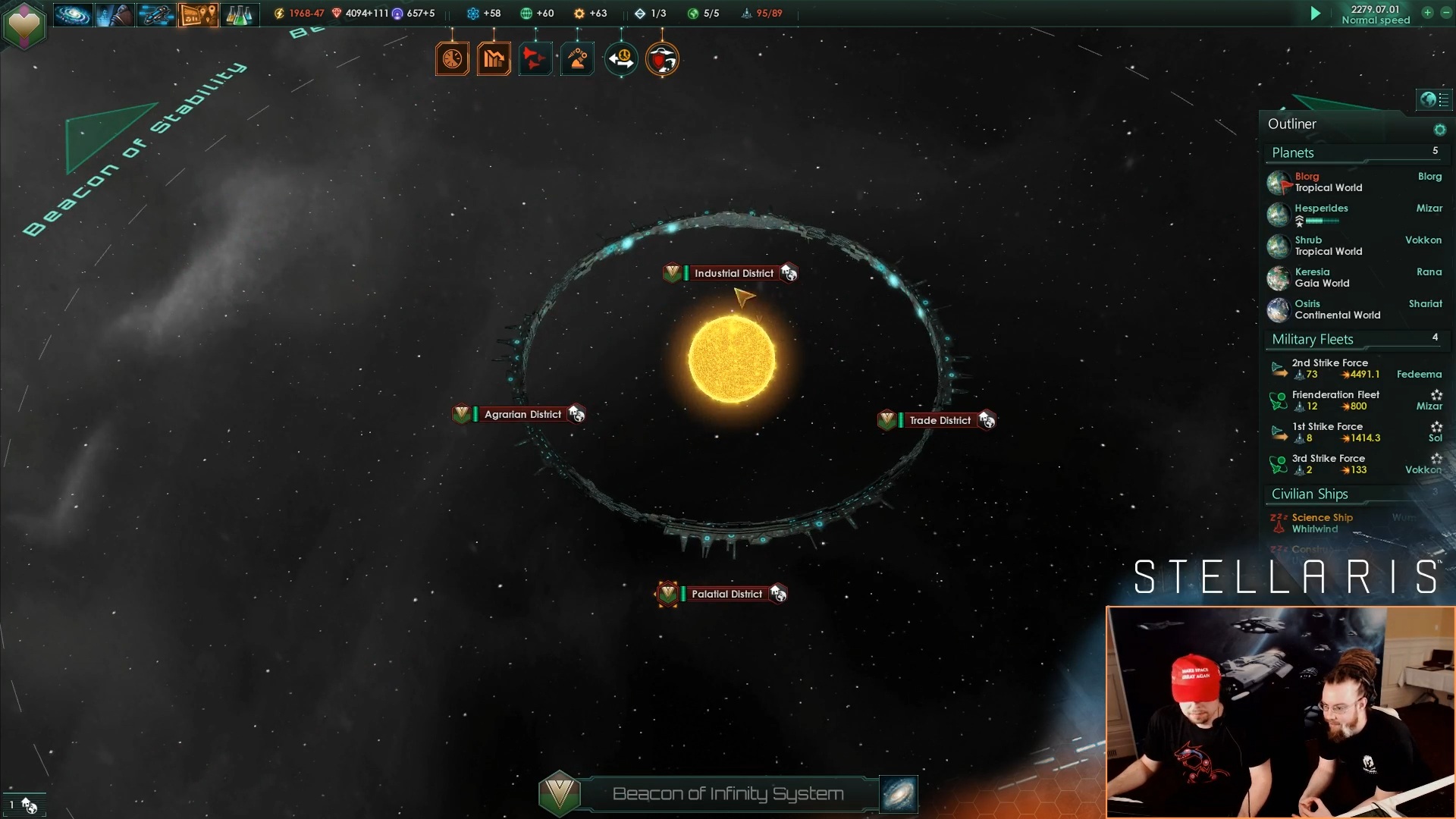
Task: Select the Trade District ringworld label
Action: pyautogui.click(x=940, y=420)
